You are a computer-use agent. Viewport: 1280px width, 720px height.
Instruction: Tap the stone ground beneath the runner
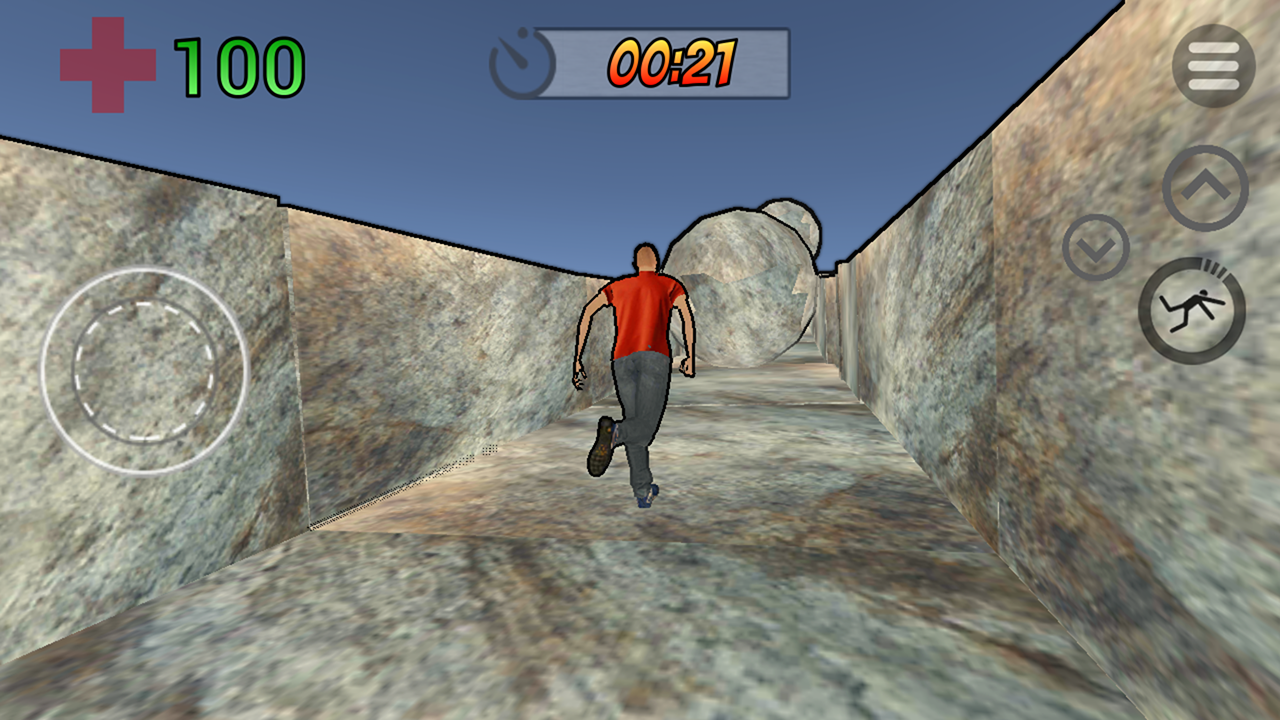point(640,600)
